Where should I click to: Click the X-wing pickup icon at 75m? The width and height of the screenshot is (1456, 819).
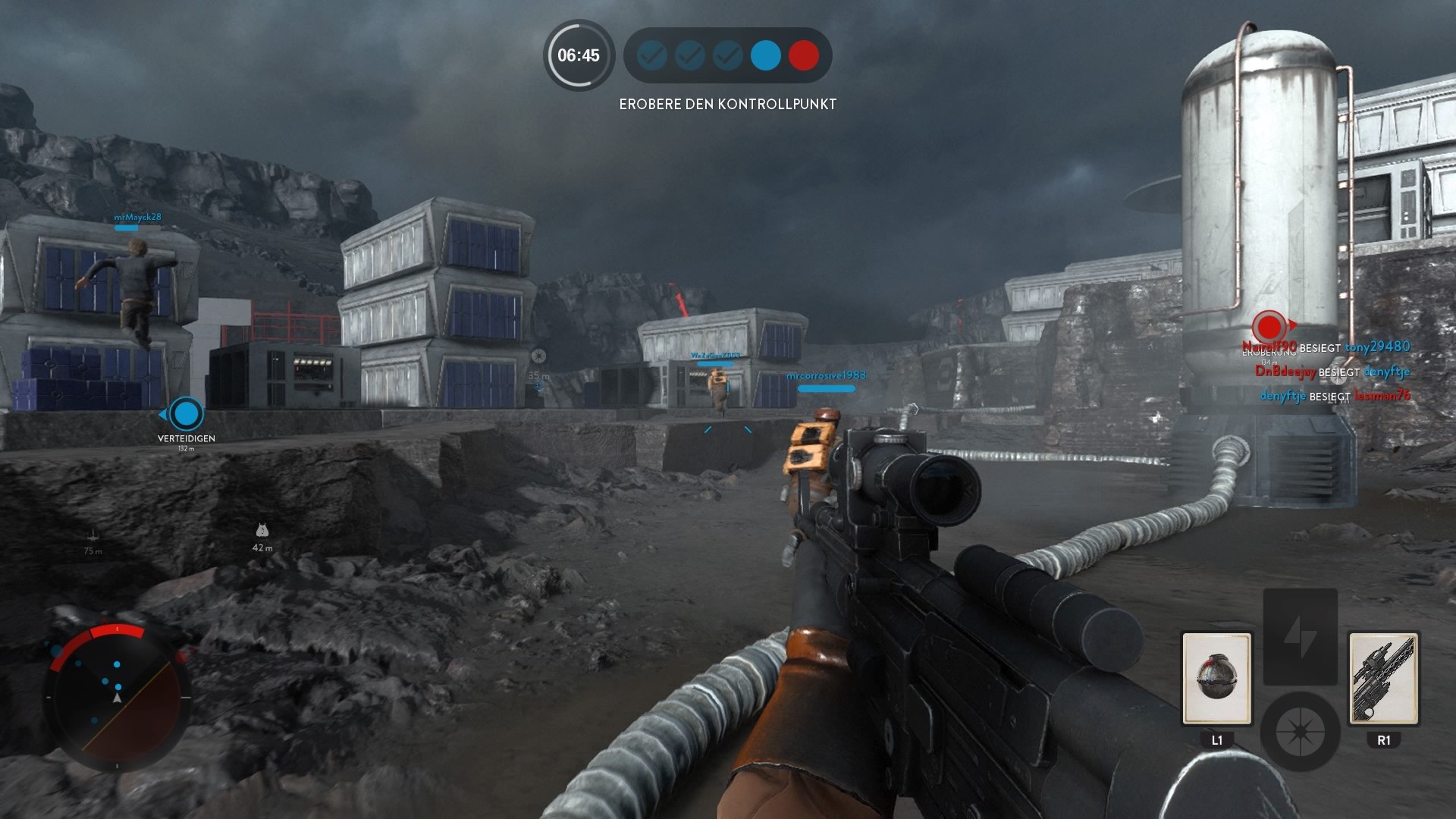tap(93, 535)
